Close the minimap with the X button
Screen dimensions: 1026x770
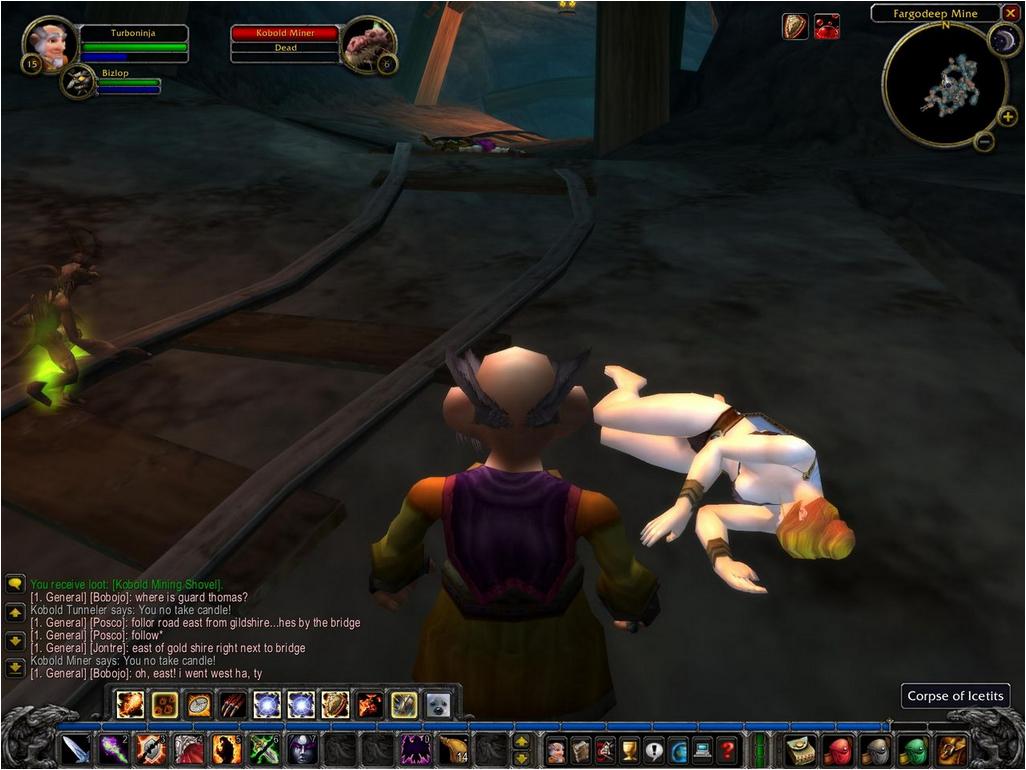(x=1011, y=13)
